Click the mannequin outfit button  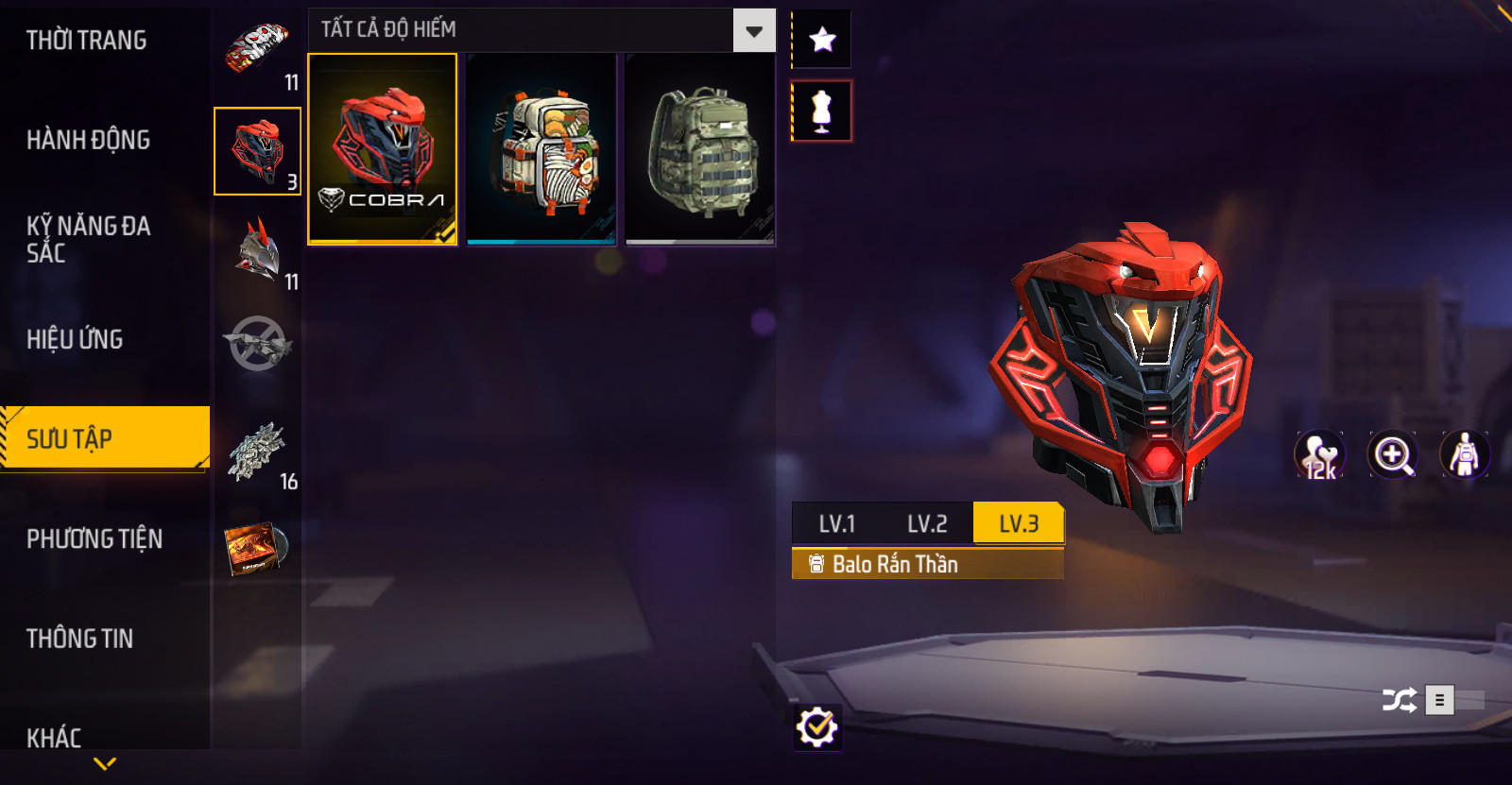822,111
